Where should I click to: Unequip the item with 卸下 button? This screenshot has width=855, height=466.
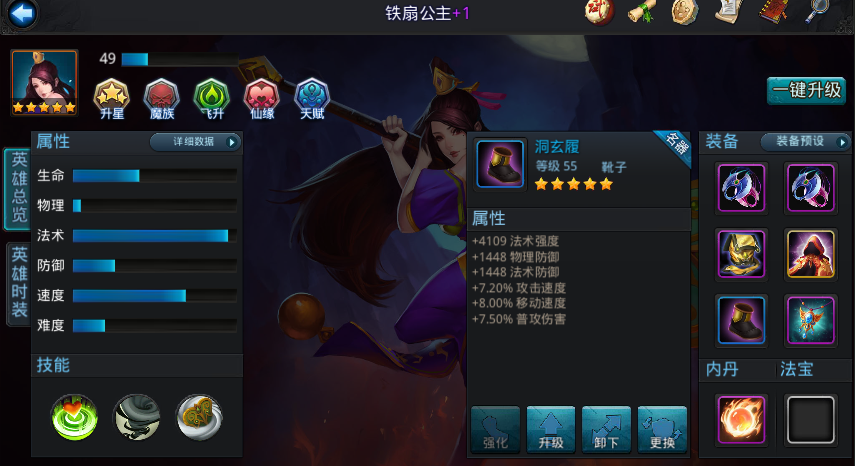606,430
